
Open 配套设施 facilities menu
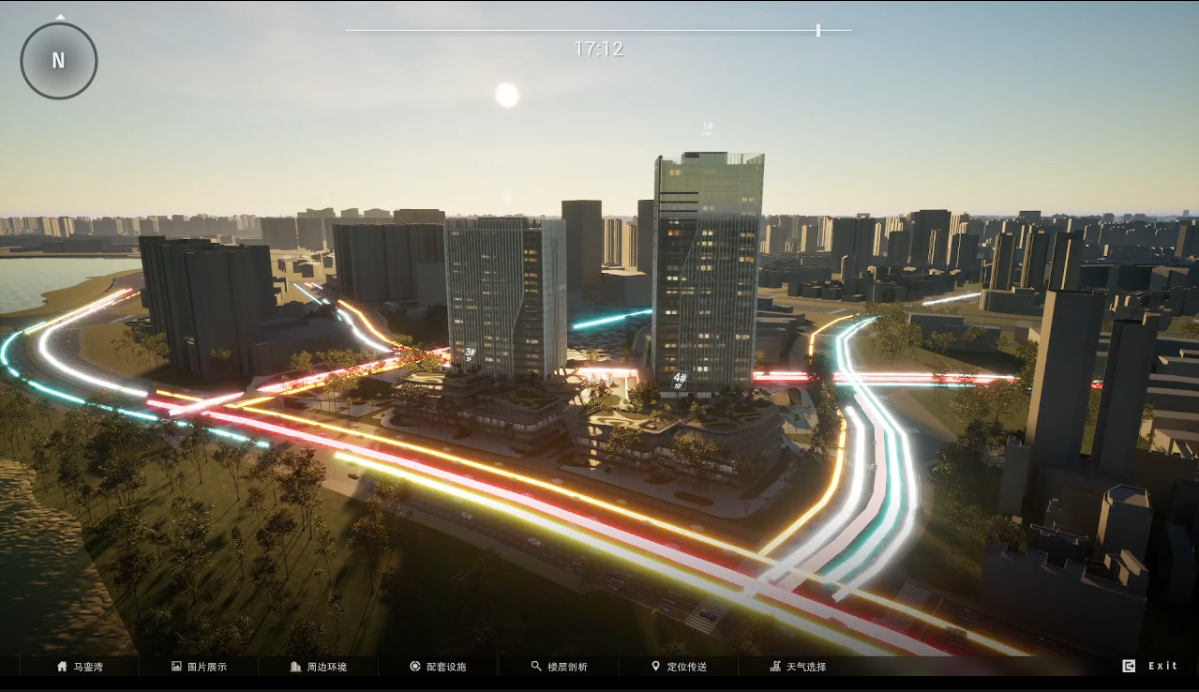[x=438, y=666]
